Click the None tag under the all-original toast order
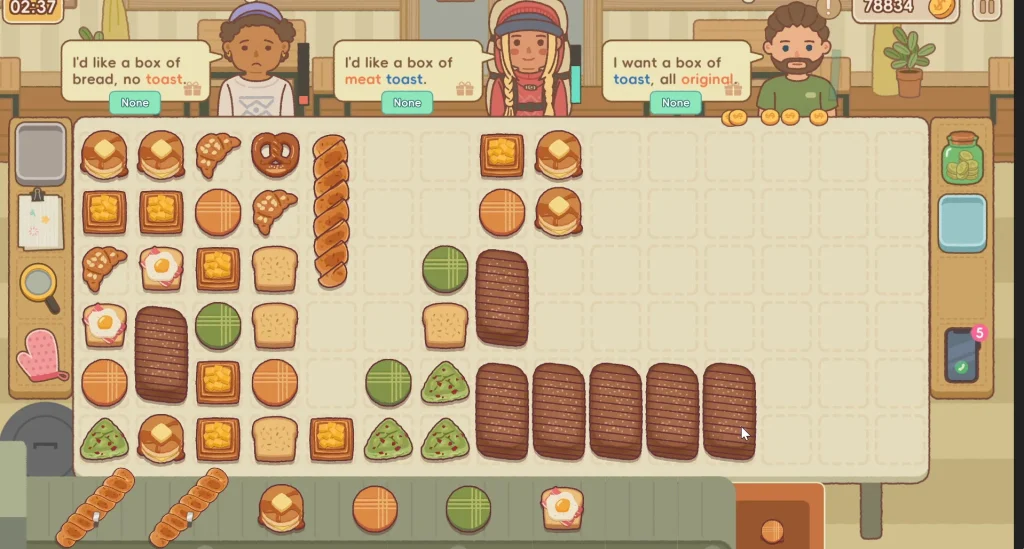Screen dimensions: 1024x549 [x=675, y=103]
